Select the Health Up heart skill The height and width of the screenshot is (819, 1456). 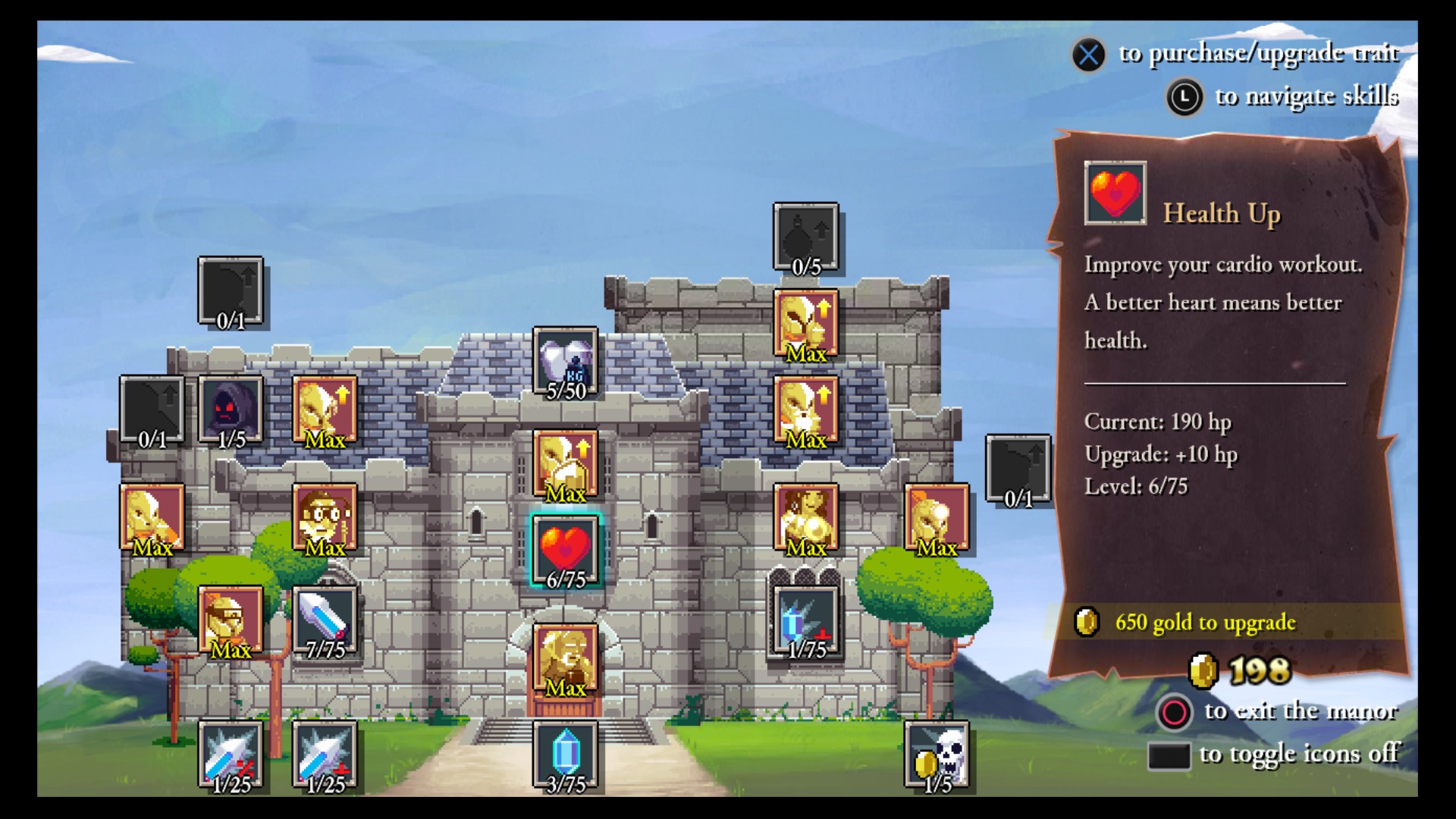click(565, 550)
